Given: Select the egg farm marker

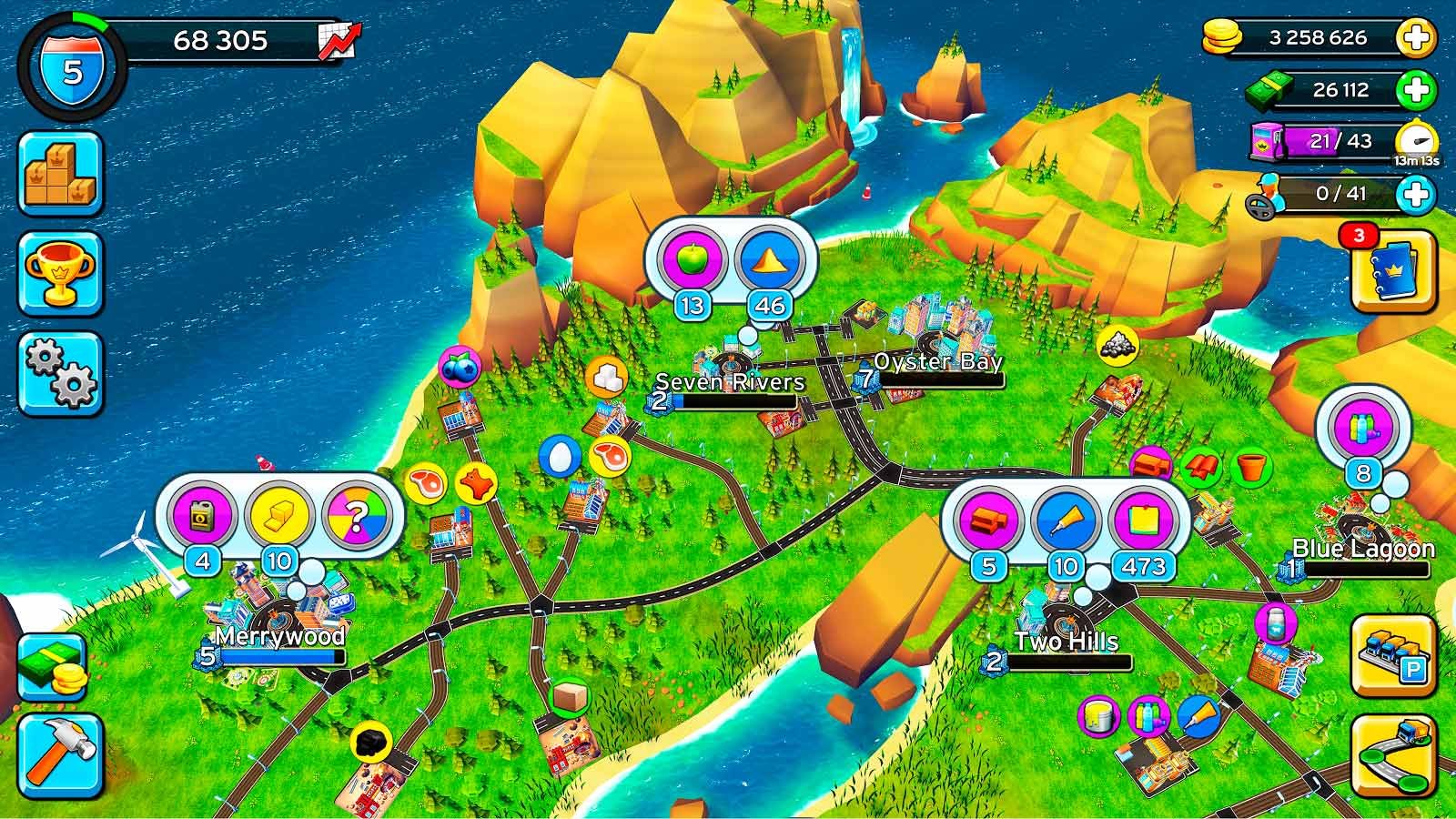Looking at the screenshot, I should [x=560, y=456].
